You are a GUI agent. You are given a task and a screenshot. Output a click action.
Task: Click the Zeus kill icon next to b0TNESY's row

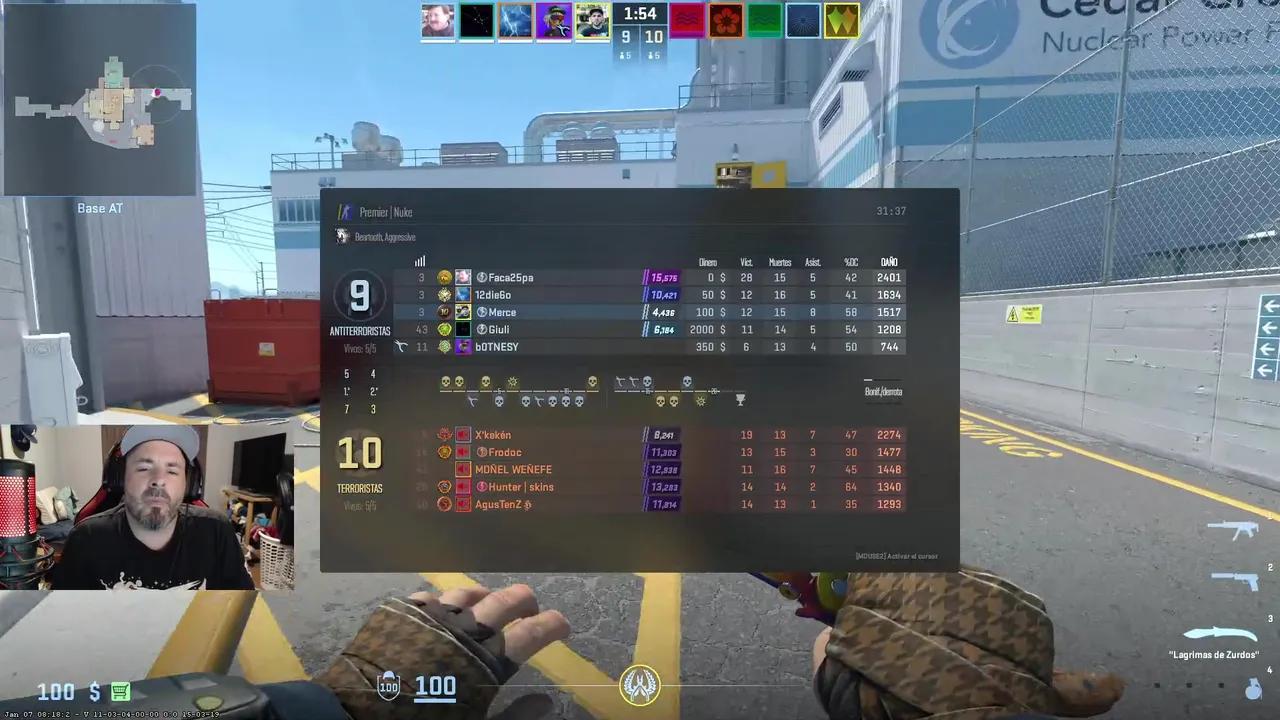click(x=401, y=346)
